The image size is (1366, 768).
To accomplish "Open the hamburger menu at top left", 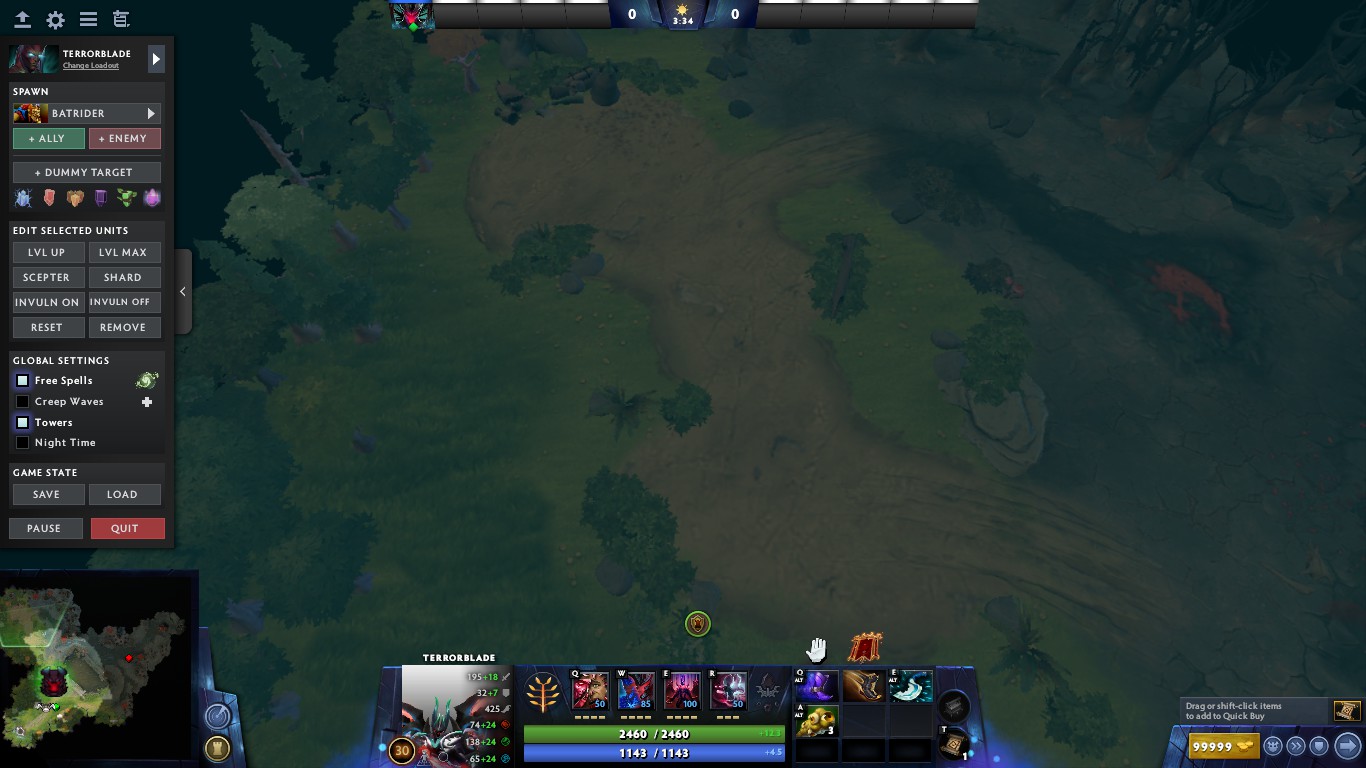I will [88, 19].
